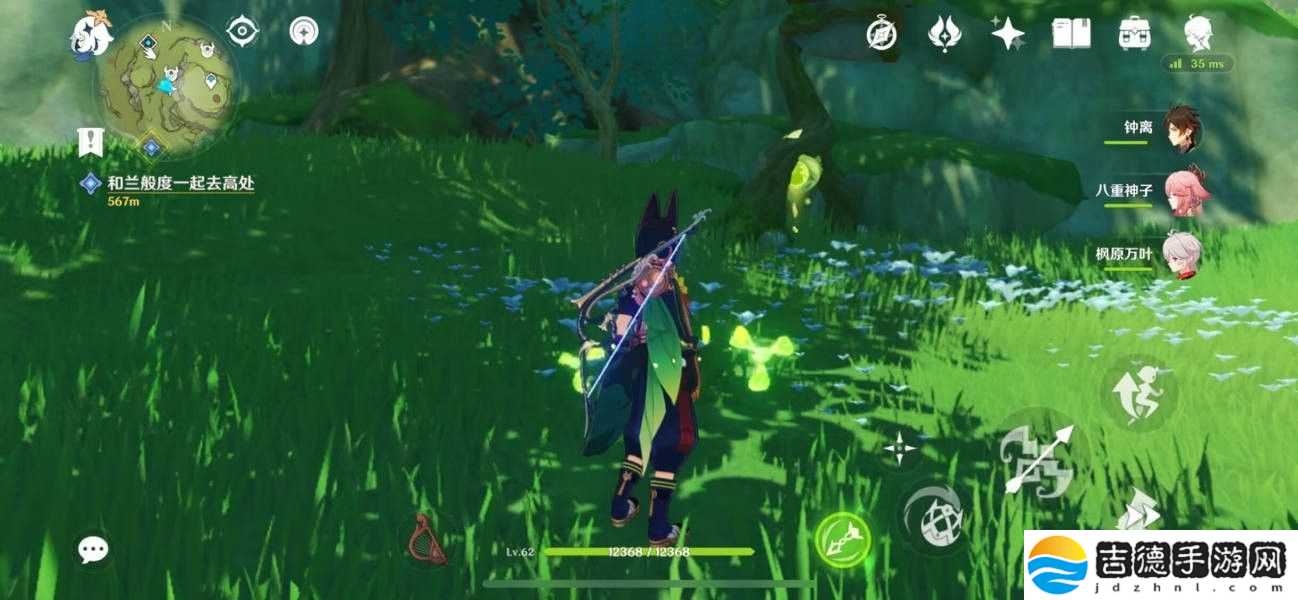The width and height of the screenshot is (1298, 600).
Task: Open the adventure compass icon
Action: click(881, 34)
